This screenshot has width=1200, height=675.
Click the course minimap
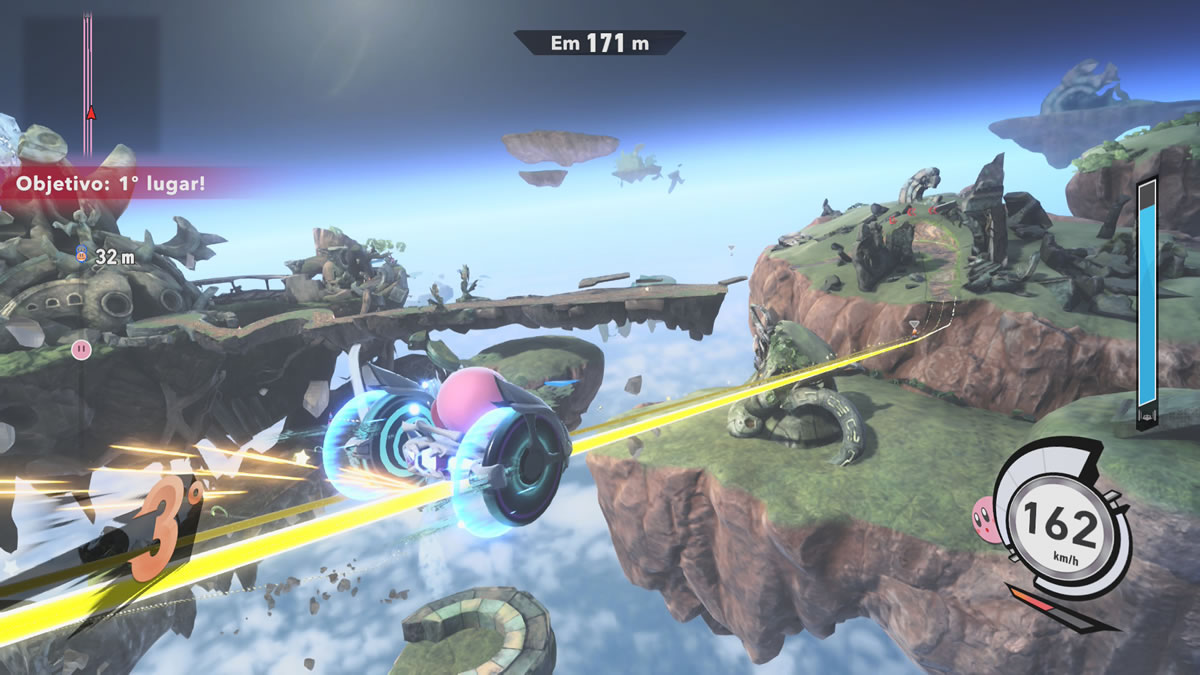click(91, 82)
